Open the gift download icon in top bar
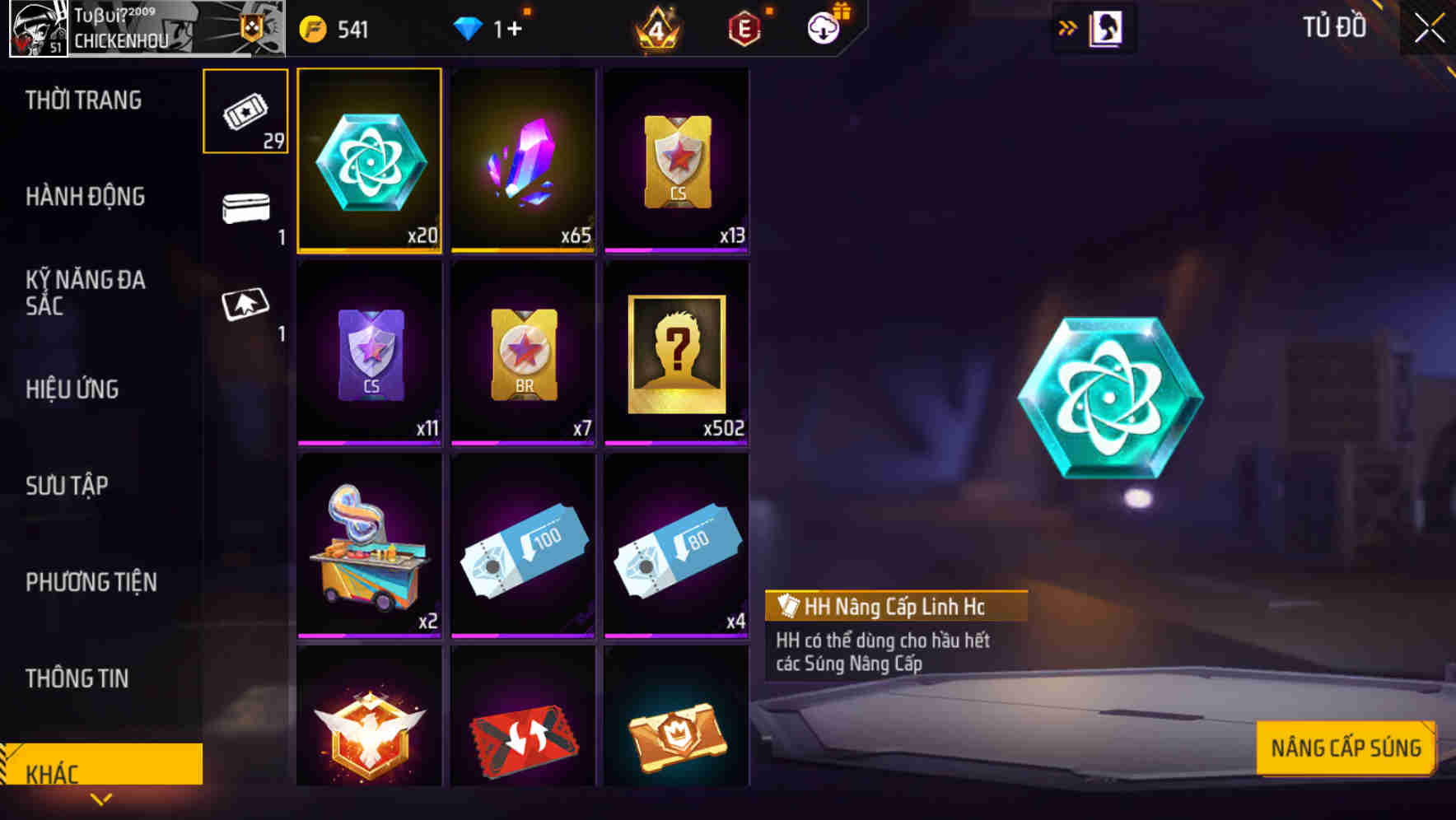The image size is (1456, 820). 823,27
